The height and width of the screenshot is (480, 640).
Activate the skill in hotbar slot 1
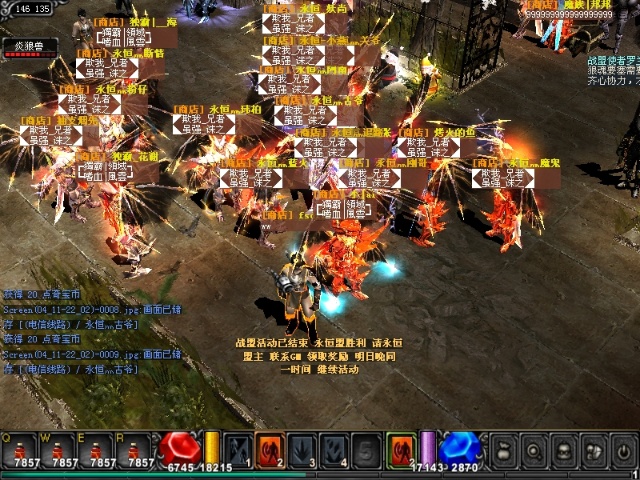click(238, 449)
